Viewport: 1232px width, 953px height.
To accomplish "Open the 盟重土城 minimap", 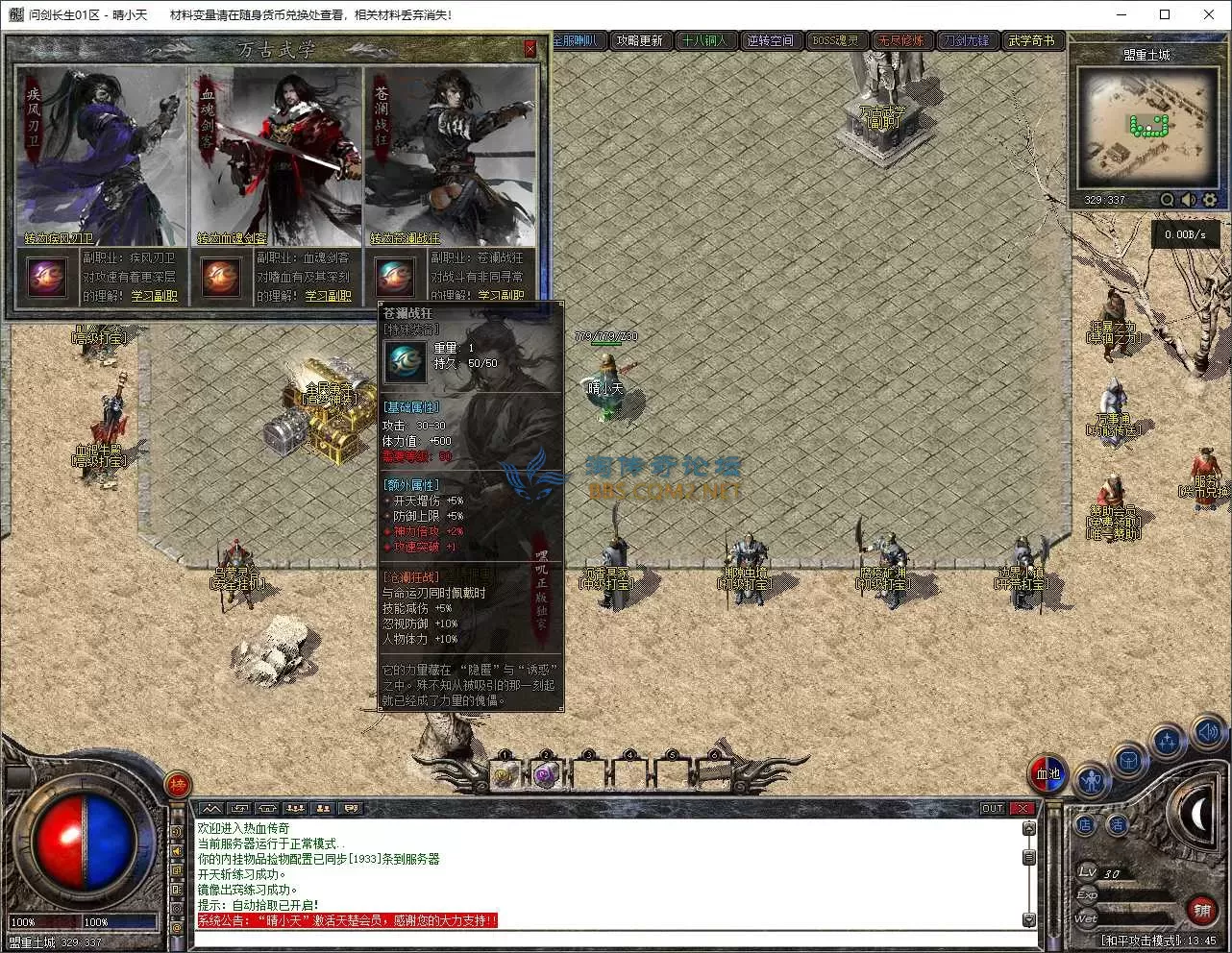I will coord(1146,128).
